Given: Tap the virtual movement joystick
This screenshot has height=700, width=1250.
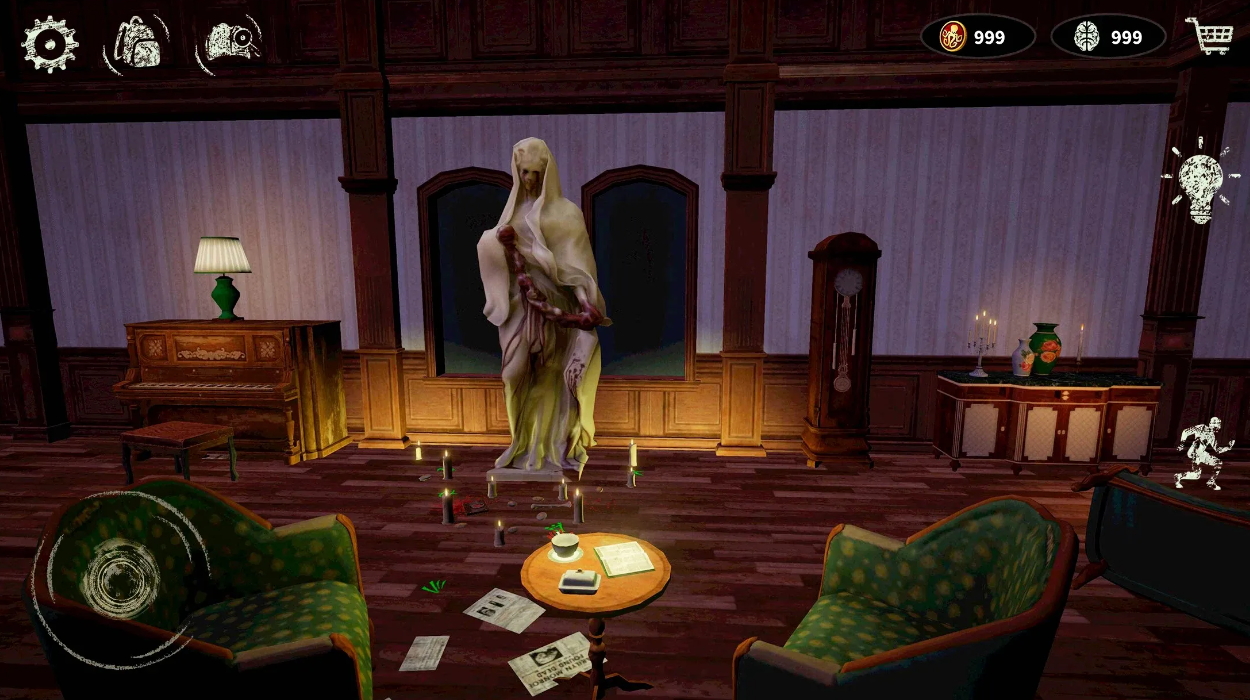Looking at the screenshot, I should [x=120, y=577].
